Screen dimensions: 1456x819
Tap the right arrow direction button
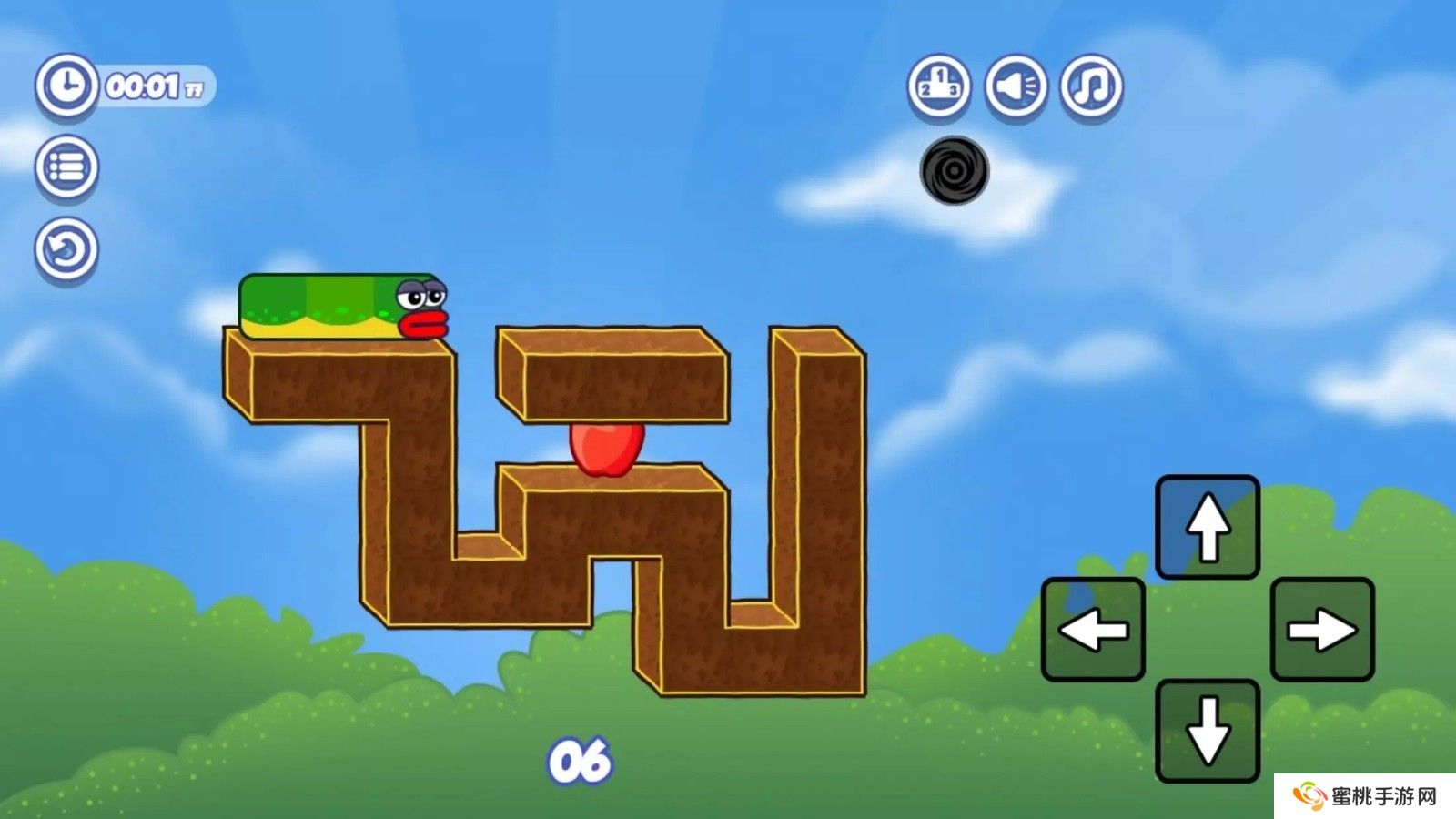tap(1322, 629)
